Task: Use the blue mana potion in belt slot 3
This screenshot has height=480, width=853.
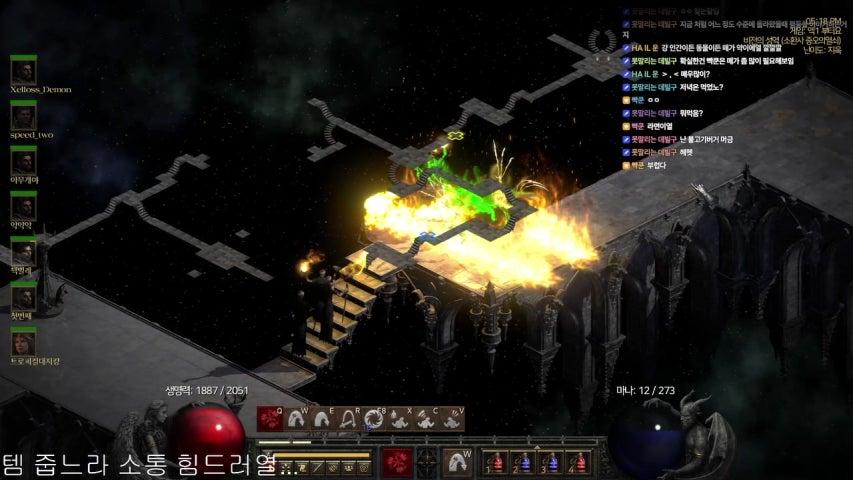Action: click(548, 463)
